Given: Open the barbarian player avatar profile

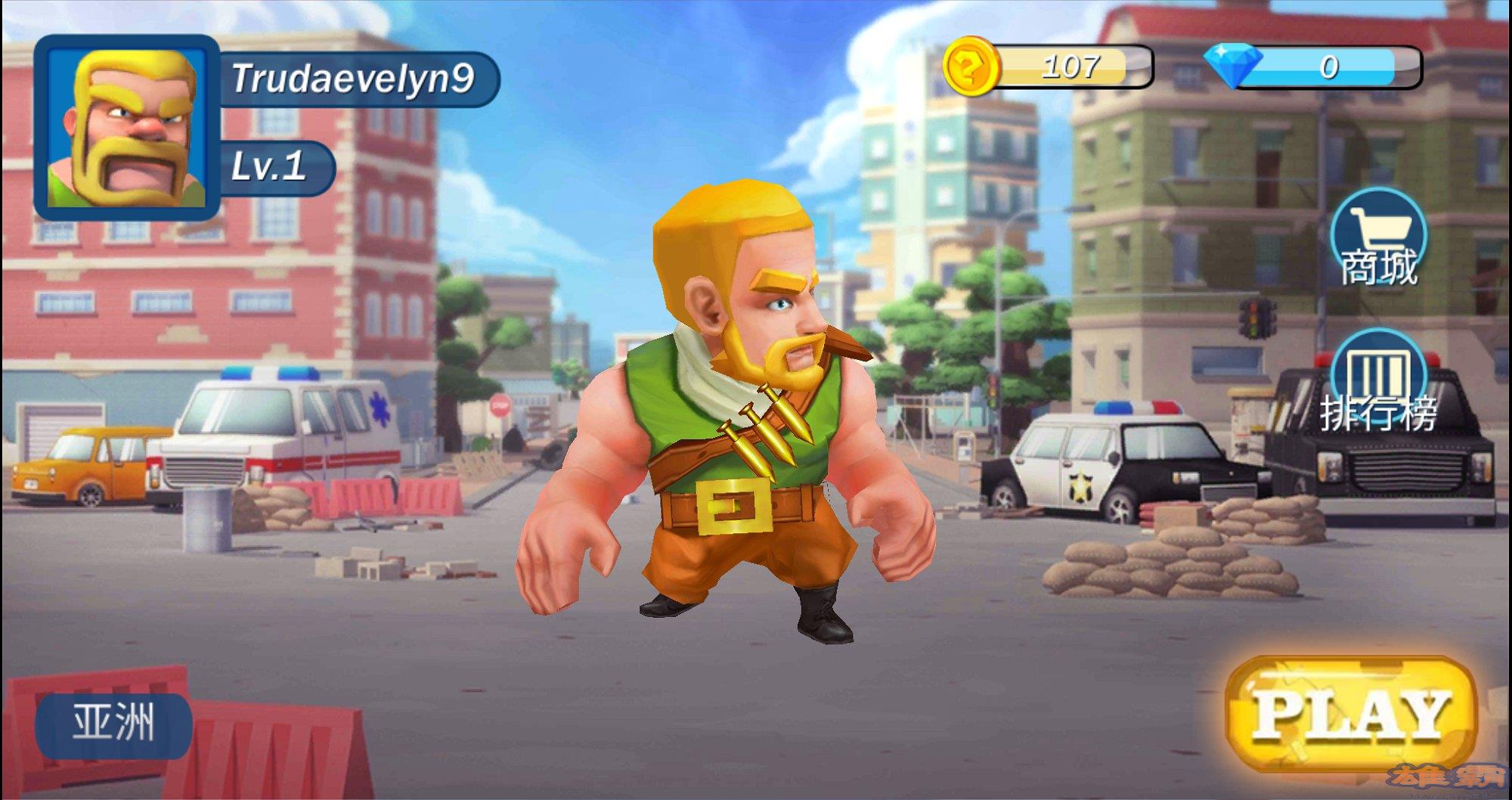Looking at the screenshot, I should tap(127, 127).
